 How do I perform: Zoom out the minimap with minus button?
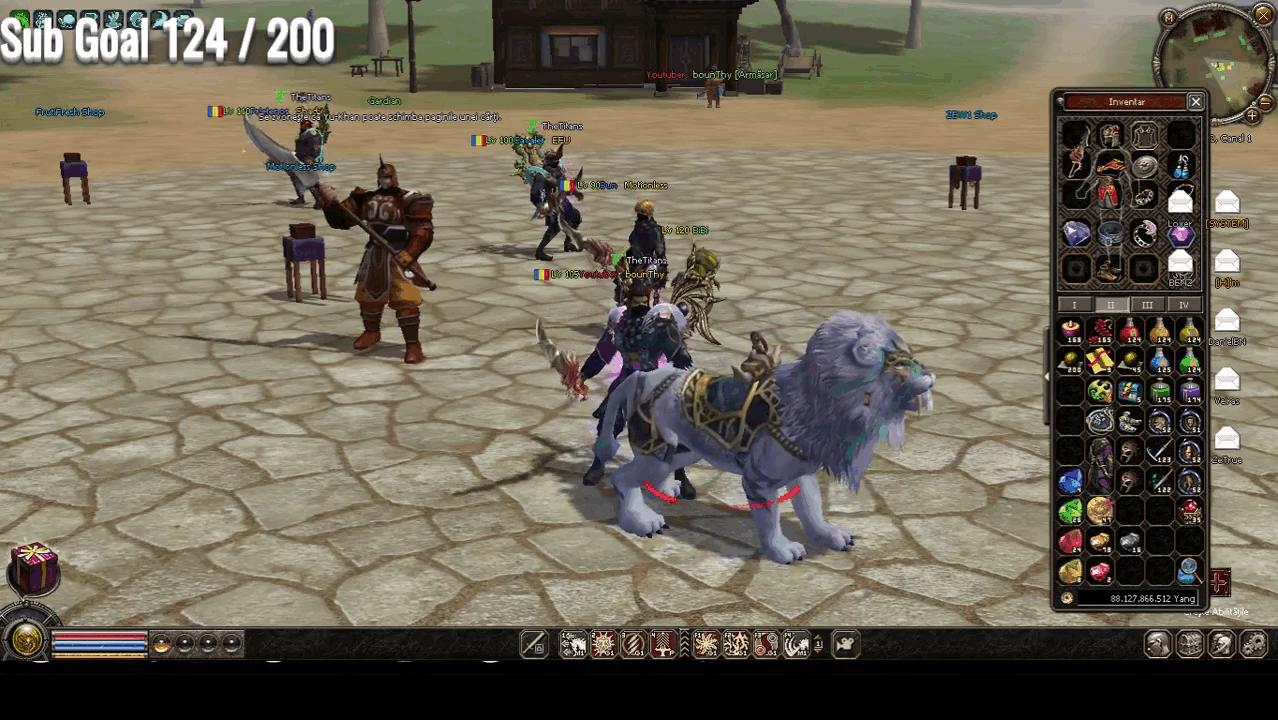click(x=1265, y=102)
